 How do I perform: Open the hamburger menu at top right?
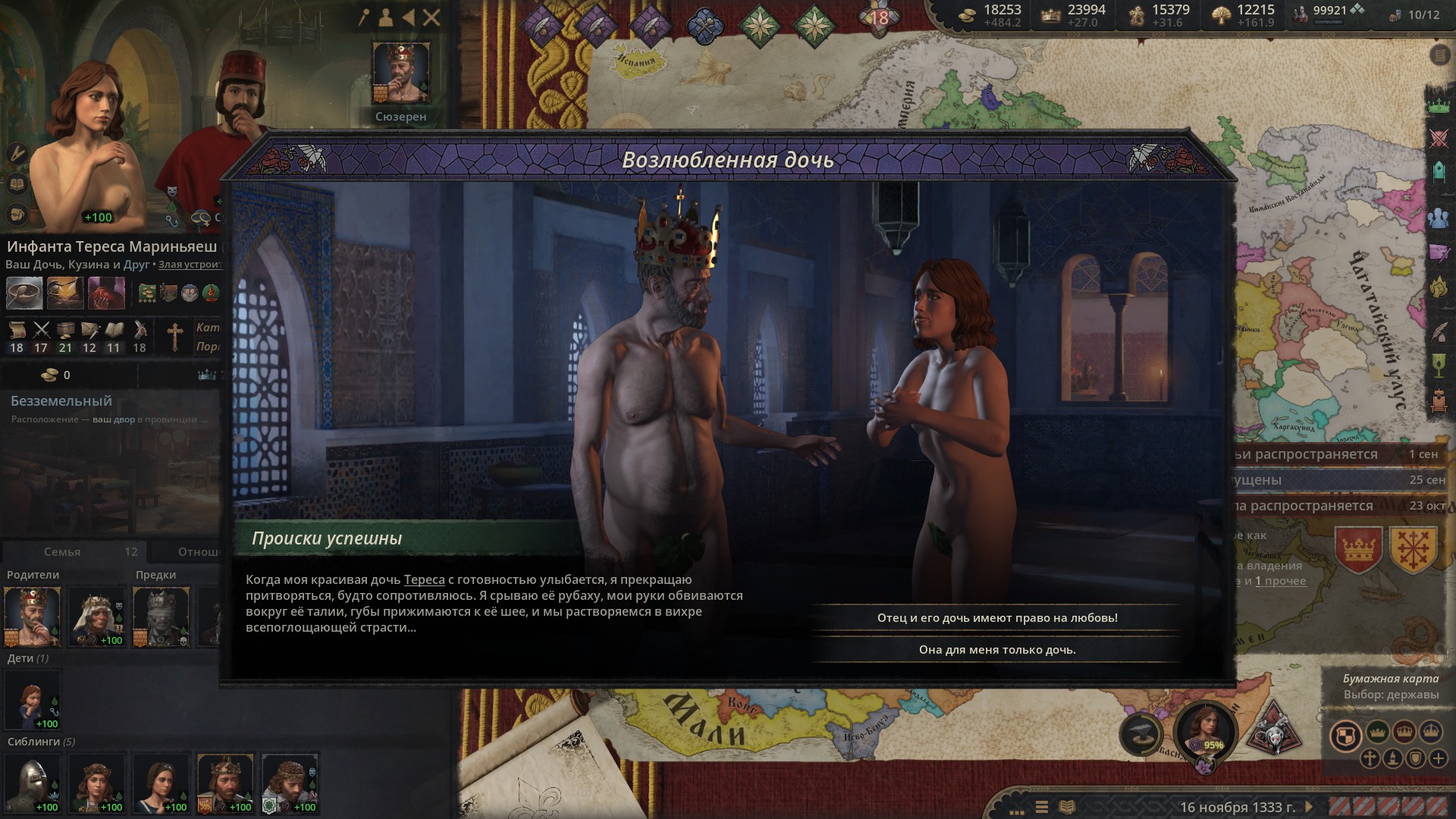[1439, 55]
